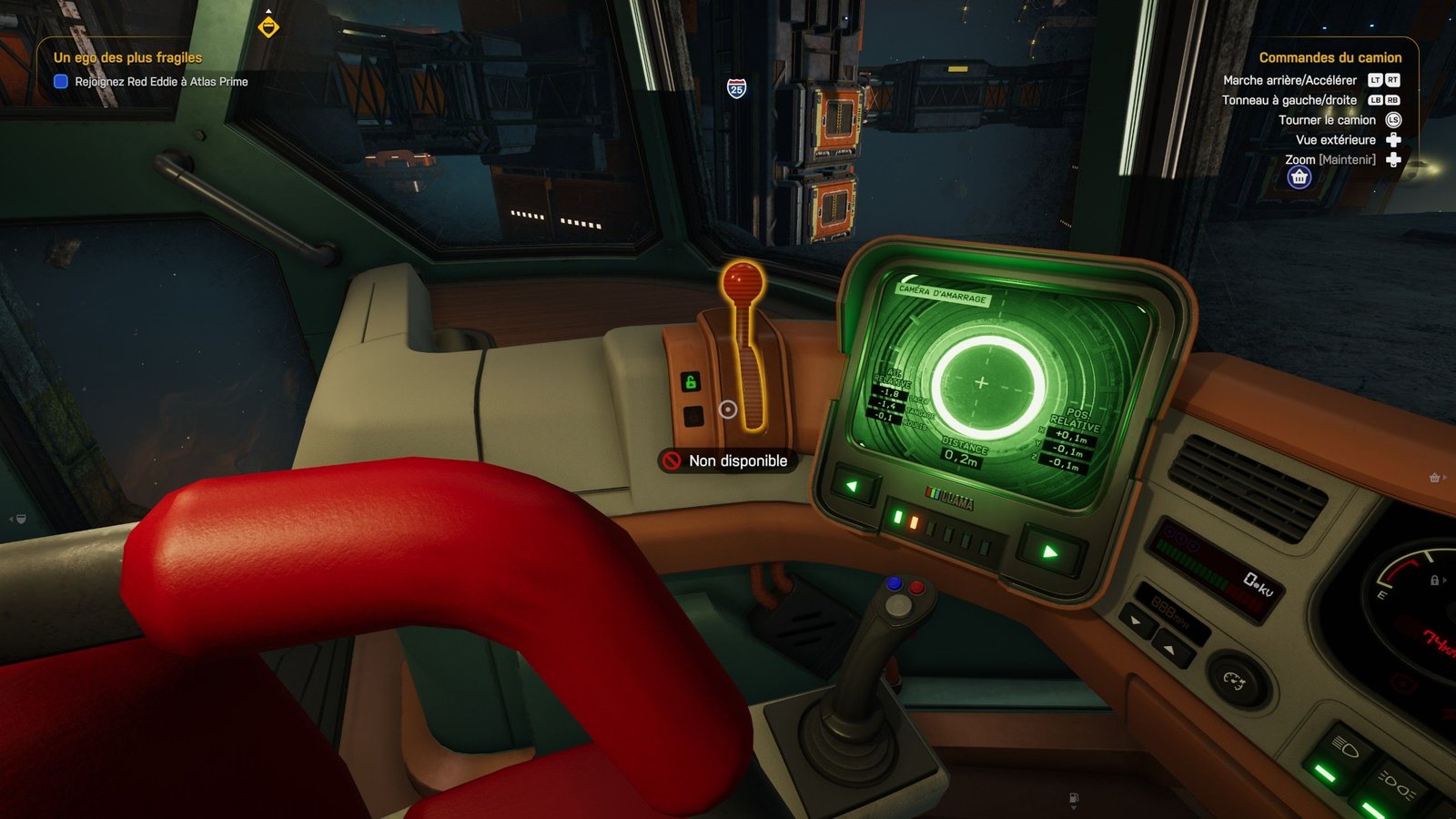Click the I-25 highway shield marker

736,88
